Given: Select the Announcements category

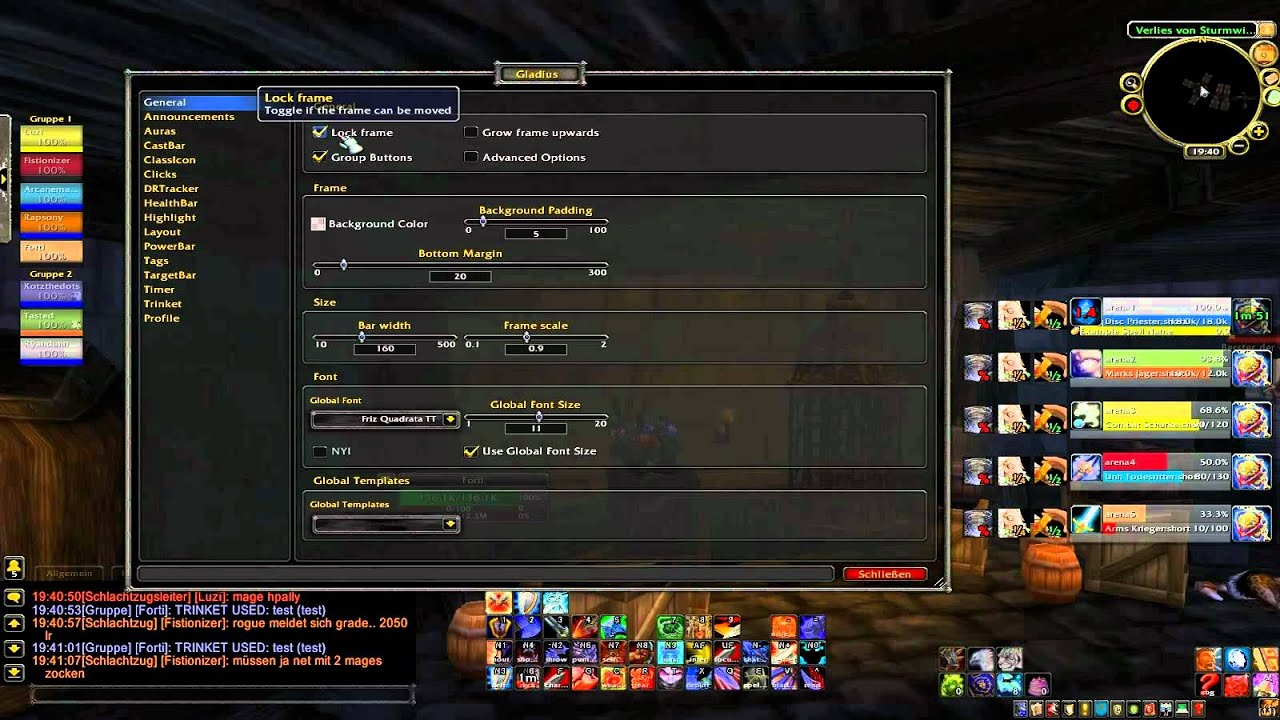Looking at the screenshot, I should [189, 117].
